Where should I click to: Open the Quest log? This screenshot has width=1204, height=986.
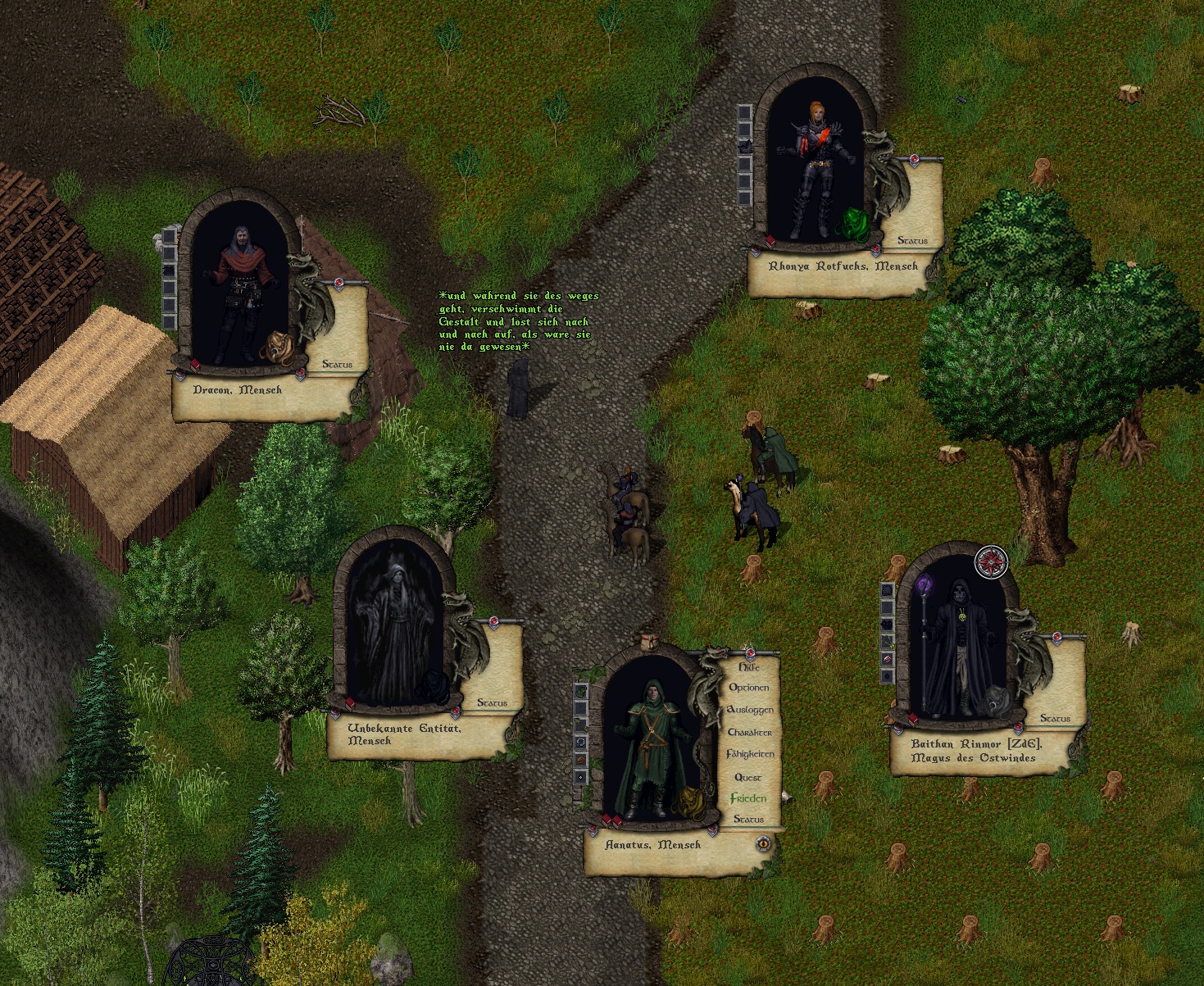[748, 777]
